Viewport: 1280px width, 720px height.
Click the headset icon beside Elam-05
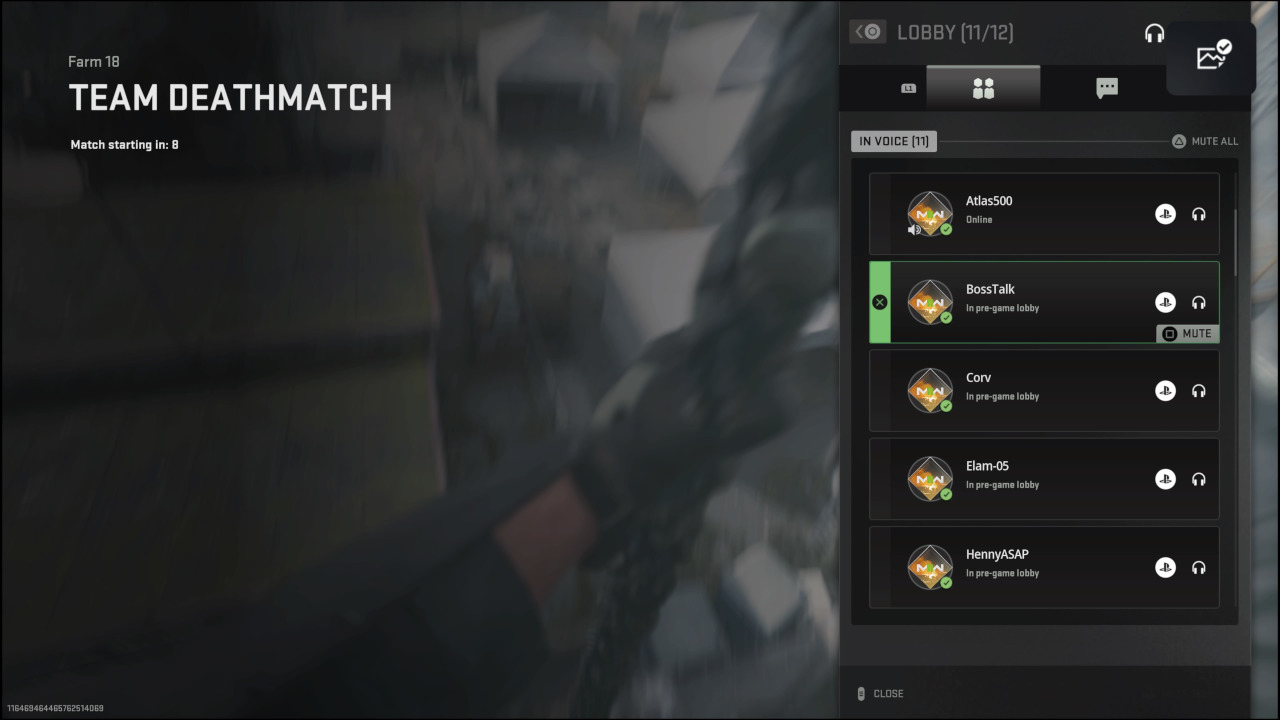(1199, 479)
